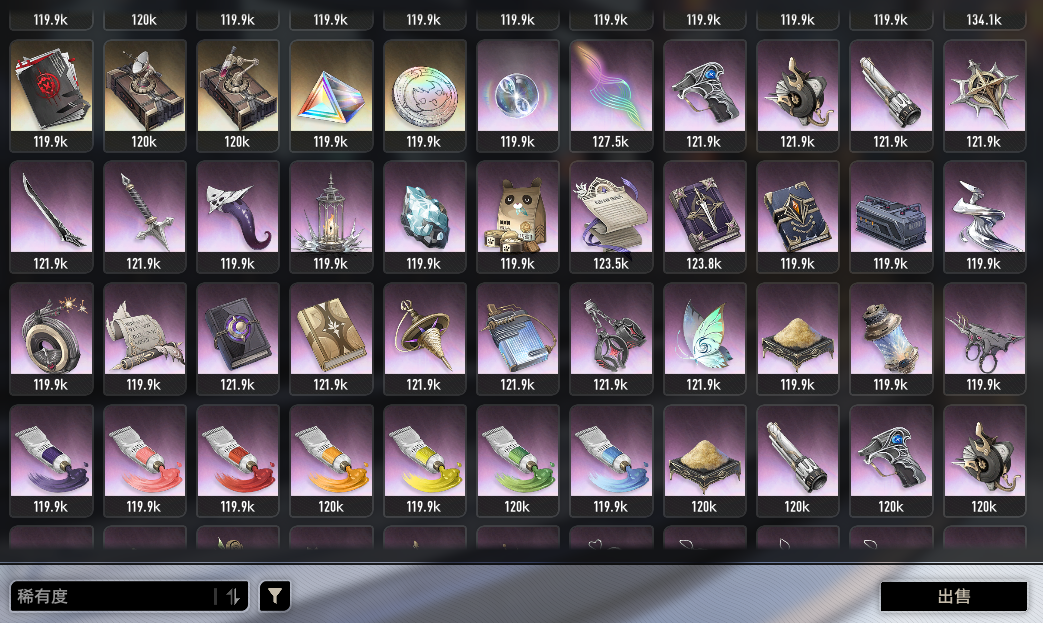This screenshot has width=1043, height=623.
Task: Open the funnel filter button
Action: (275, 597)
